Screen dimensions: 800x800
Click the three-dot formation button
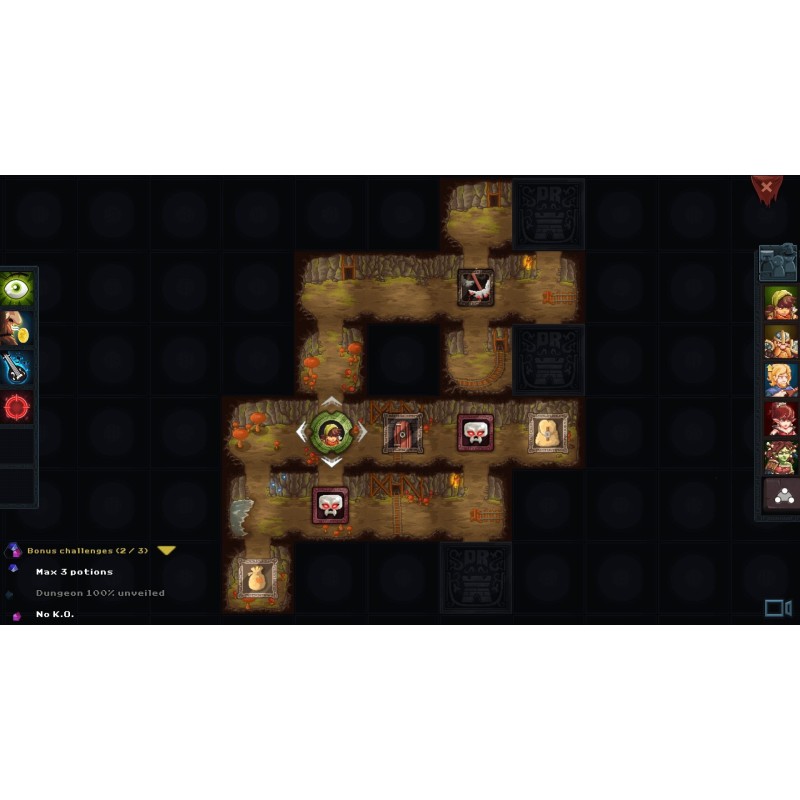pyautogui.click(x=781, y=495)
